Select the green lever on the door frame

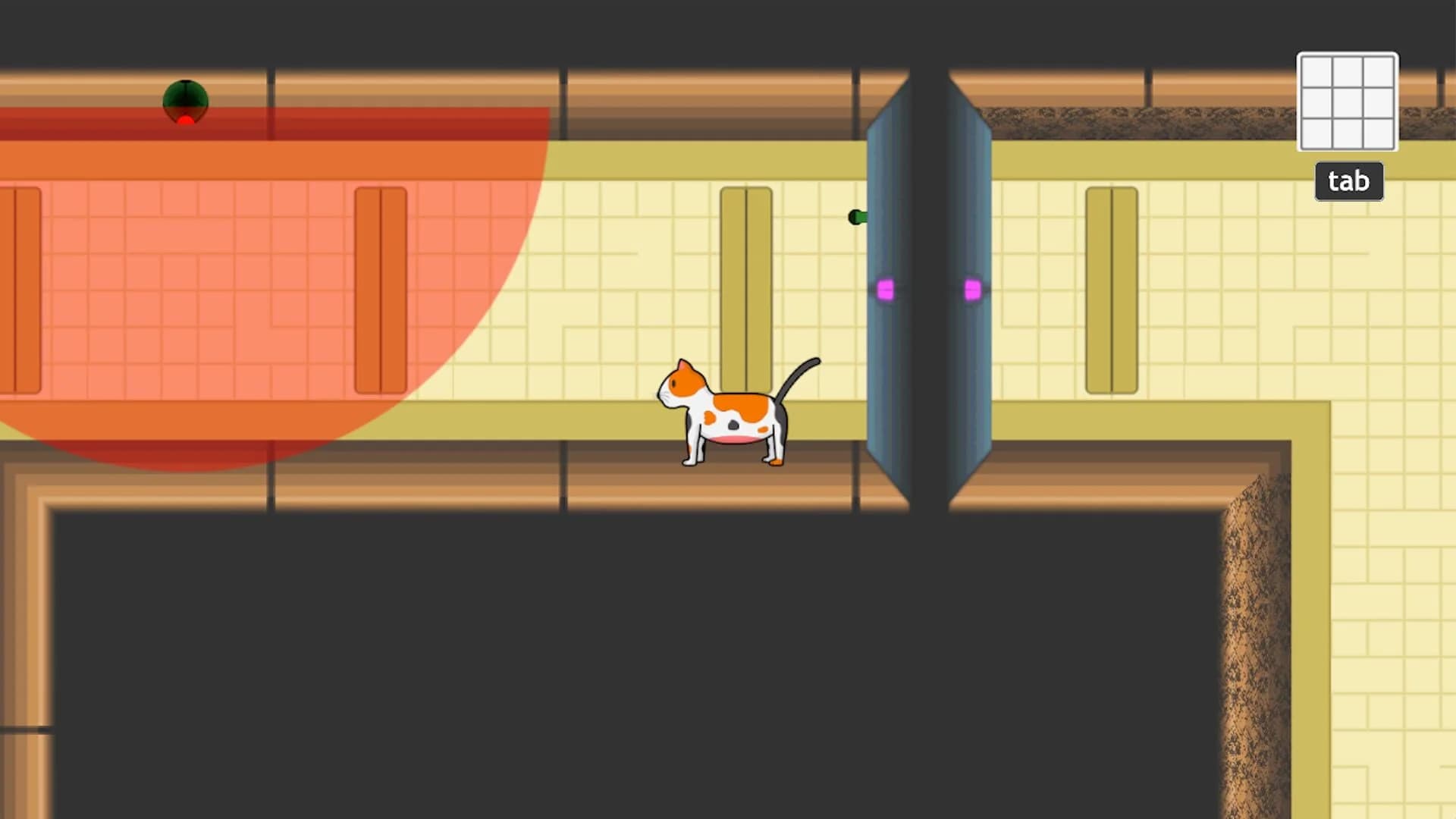[857, 218]
